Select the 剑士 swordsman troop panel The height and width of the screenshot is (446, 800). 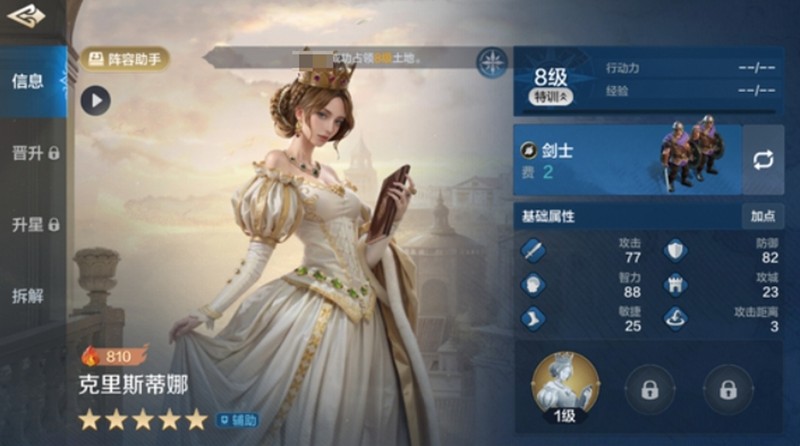(x=627, y=160)
